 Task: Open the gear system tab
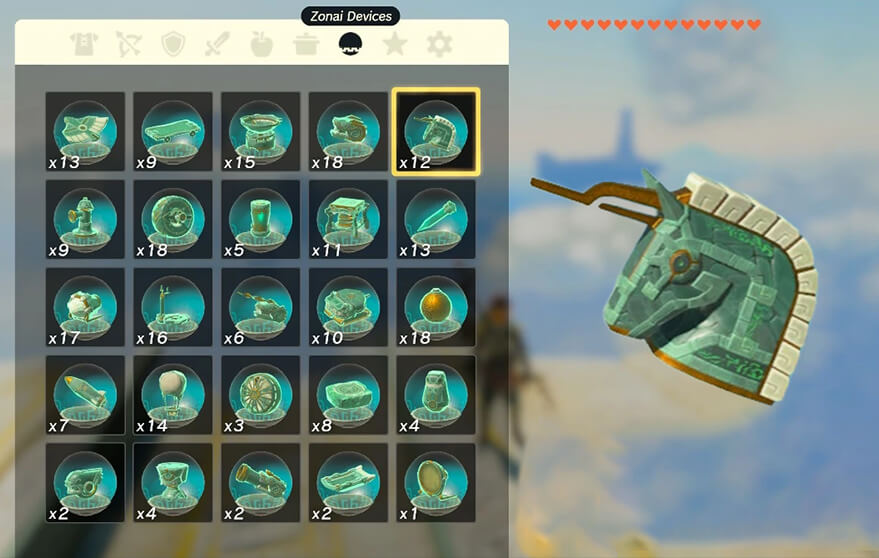(x=439, y=44)
